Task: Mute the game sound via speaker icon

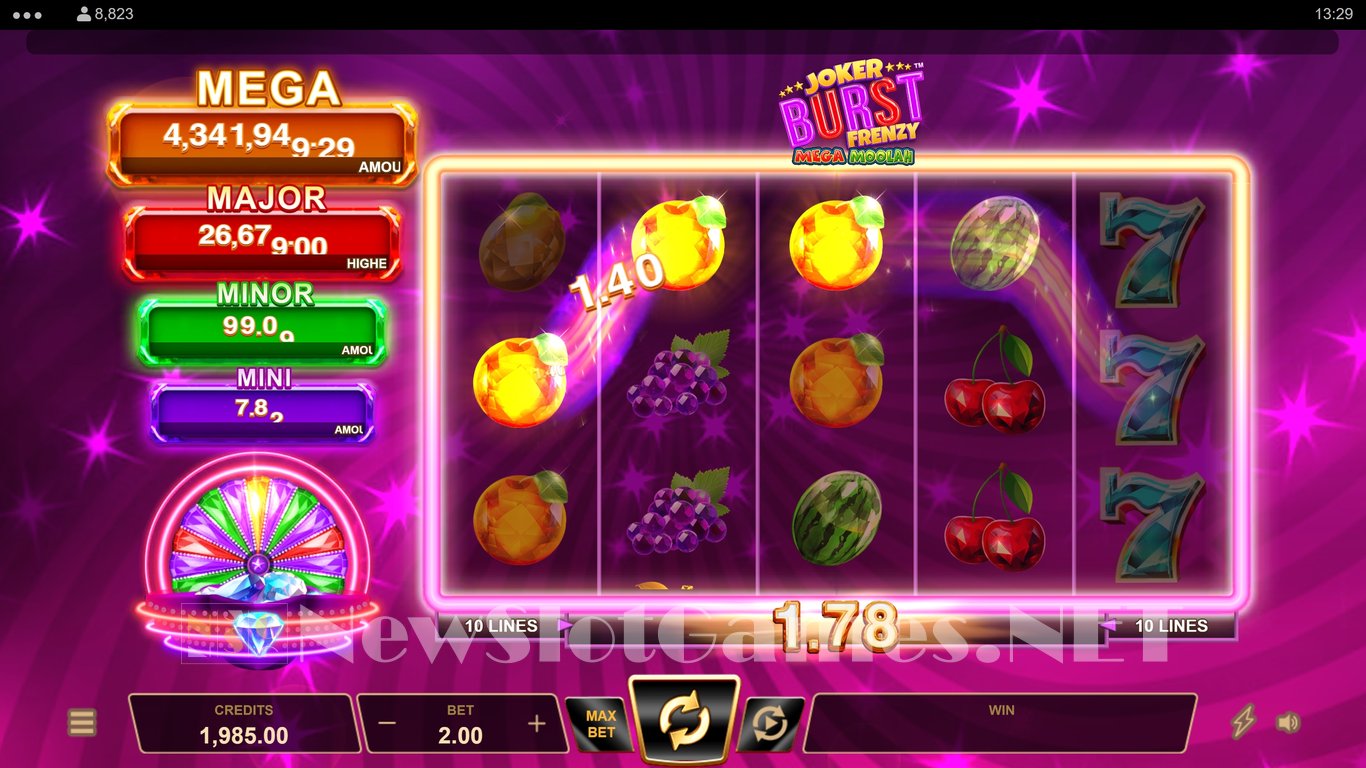Action: tap(1289, 722)
